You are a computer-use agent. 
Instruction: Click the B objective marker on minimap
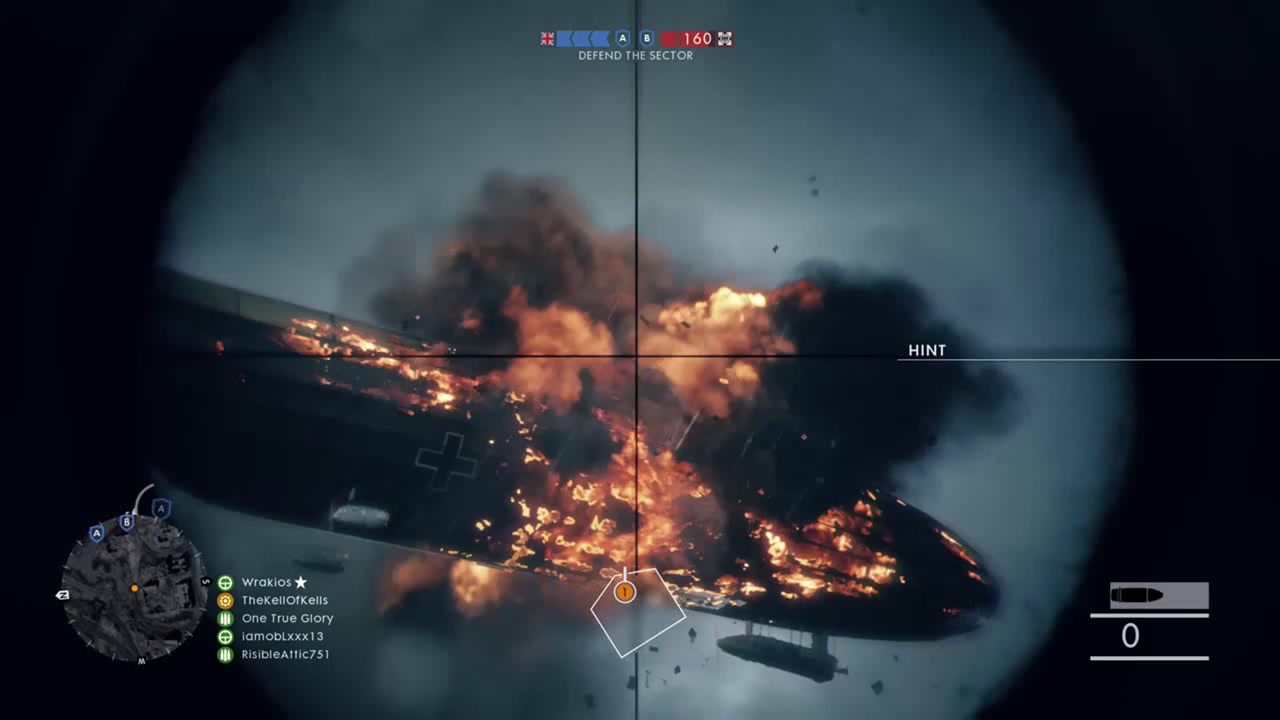(127, 522)
